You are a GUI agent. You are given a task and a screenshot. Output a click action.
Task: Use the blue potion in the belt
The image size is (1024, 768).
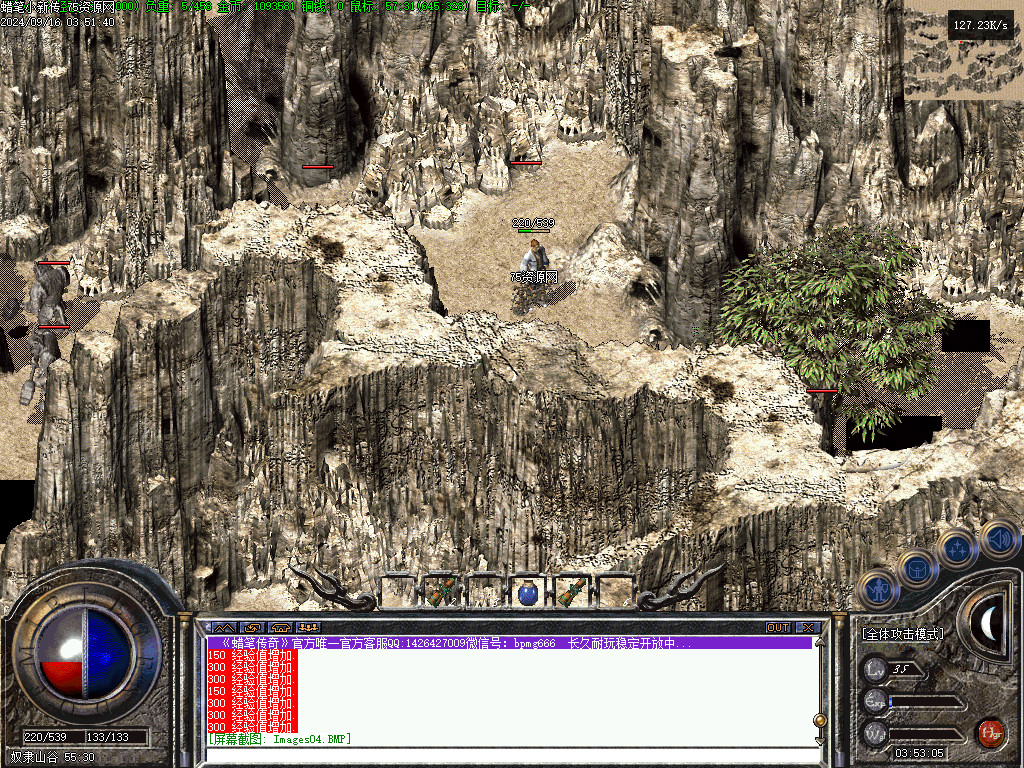[529, 593]
